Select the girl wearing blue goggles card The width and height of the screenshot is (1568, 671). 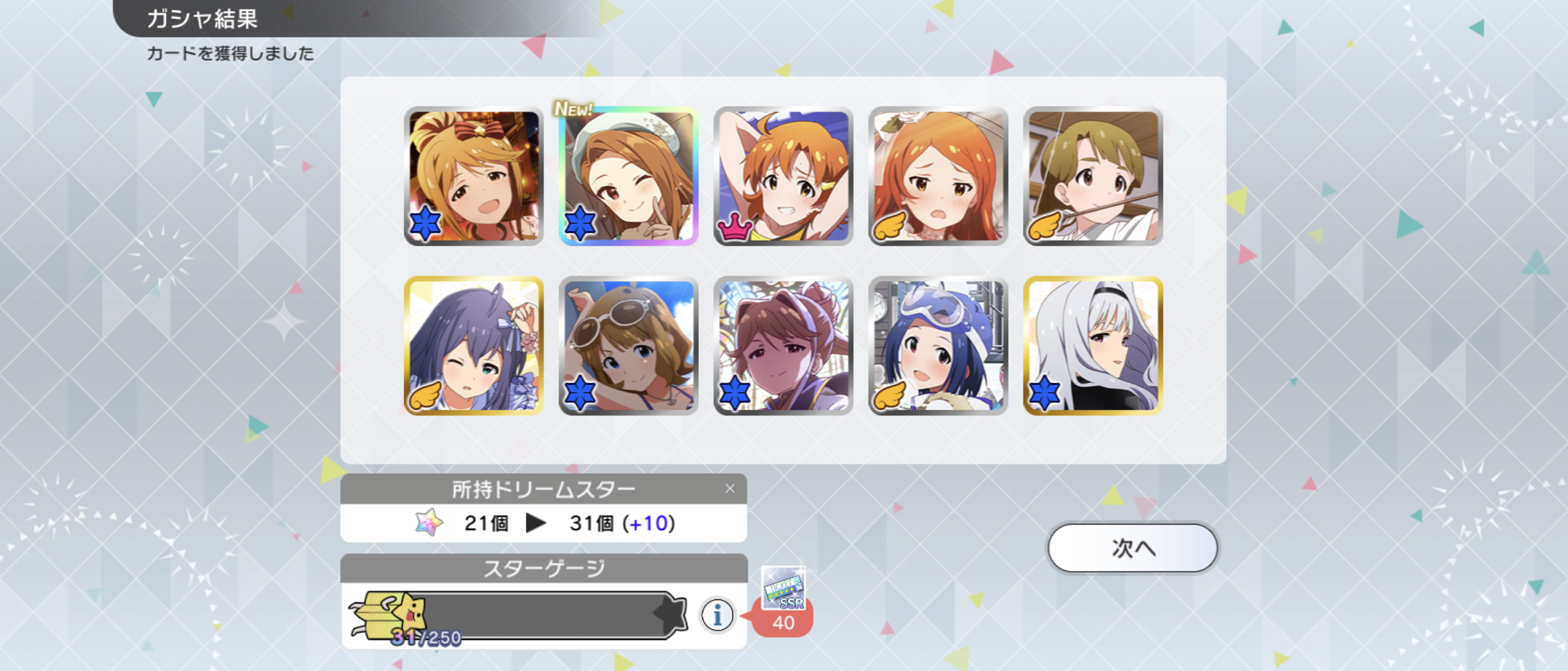[x=938, y=346]
